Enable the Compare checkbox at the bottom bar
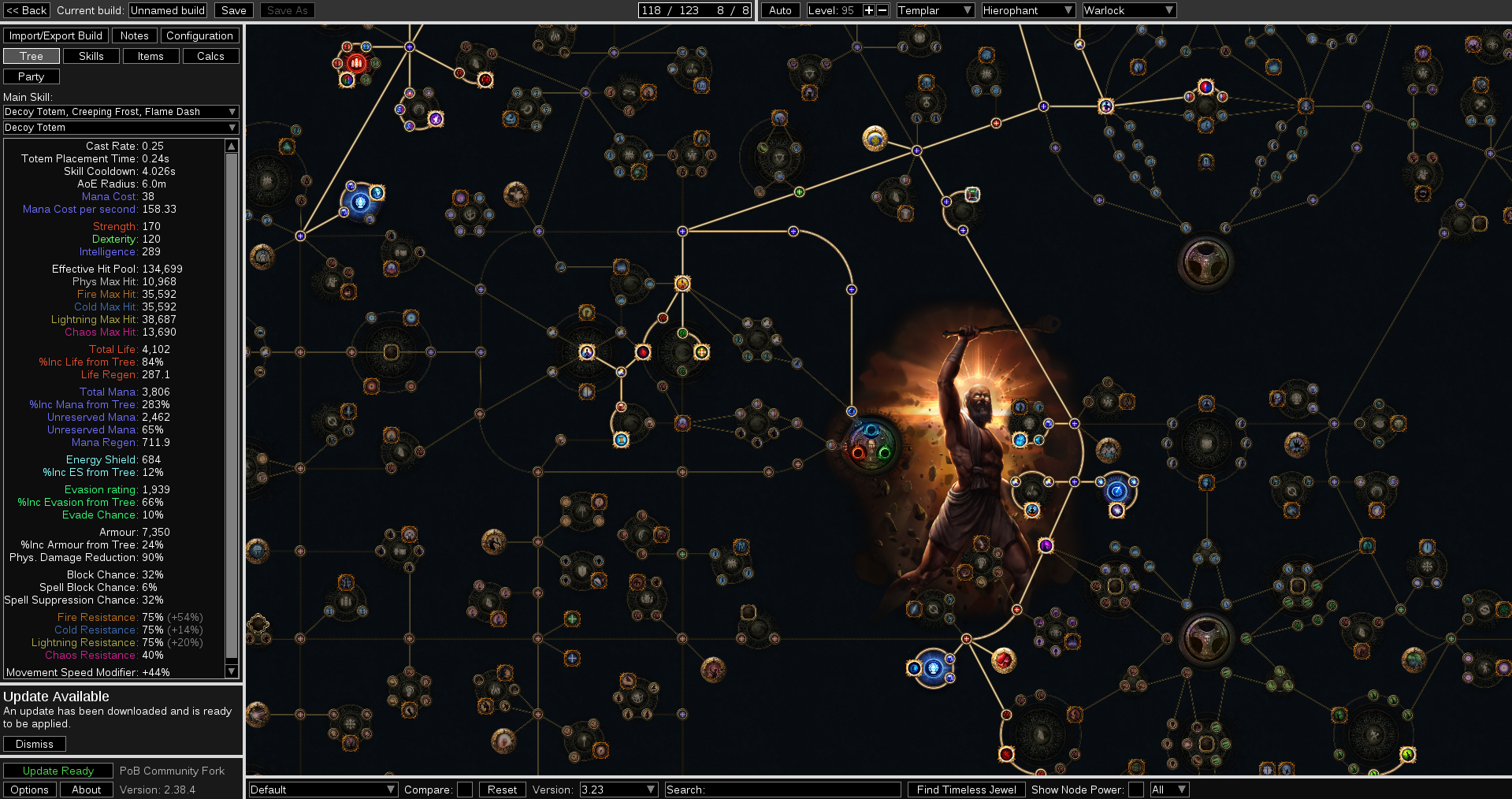Screen dimensions: 1512x799 tap(464, 789)
